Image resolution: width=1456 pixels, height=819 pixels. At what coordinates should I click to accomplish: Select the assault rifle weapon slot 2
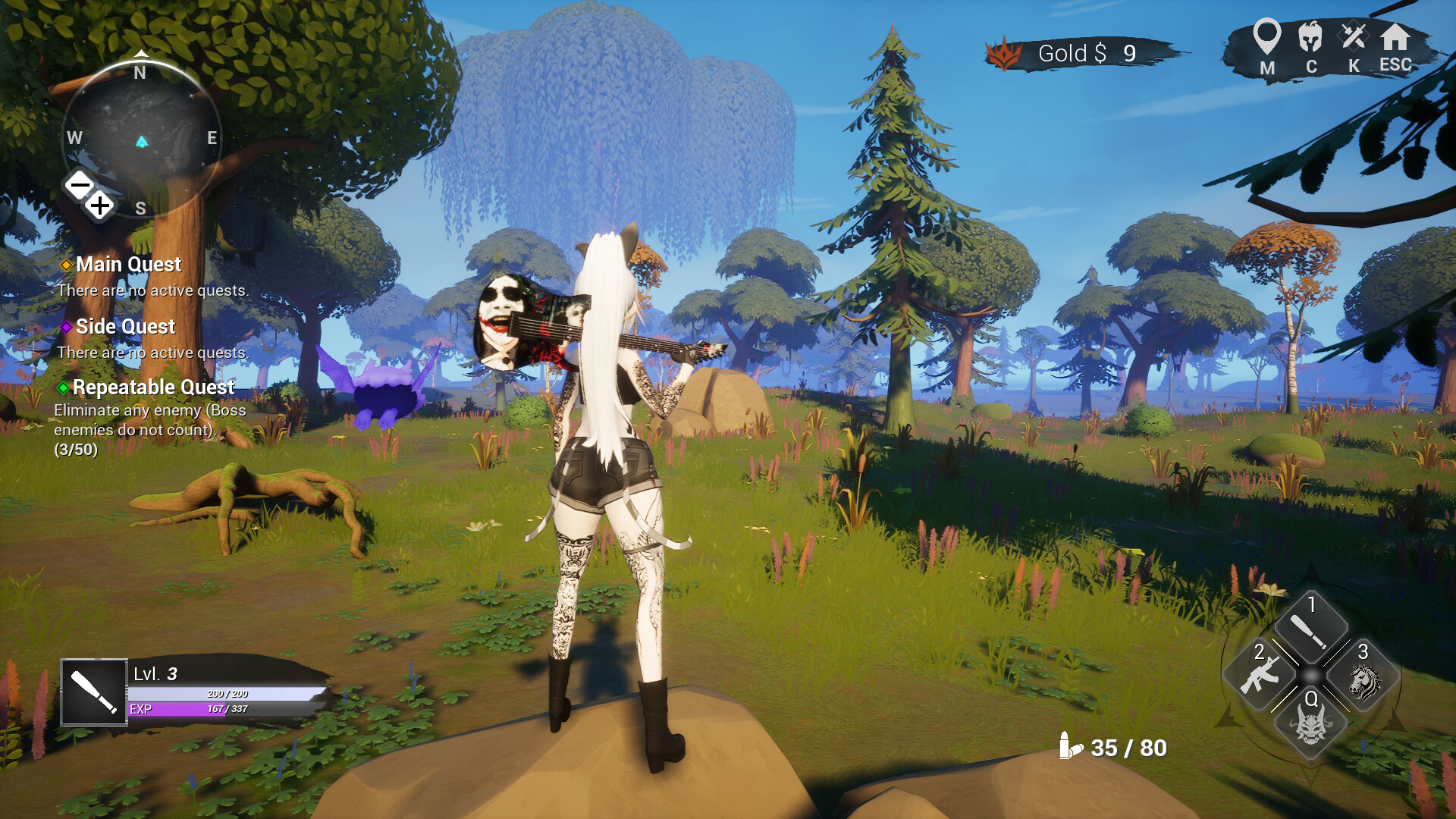point(1260,674)
